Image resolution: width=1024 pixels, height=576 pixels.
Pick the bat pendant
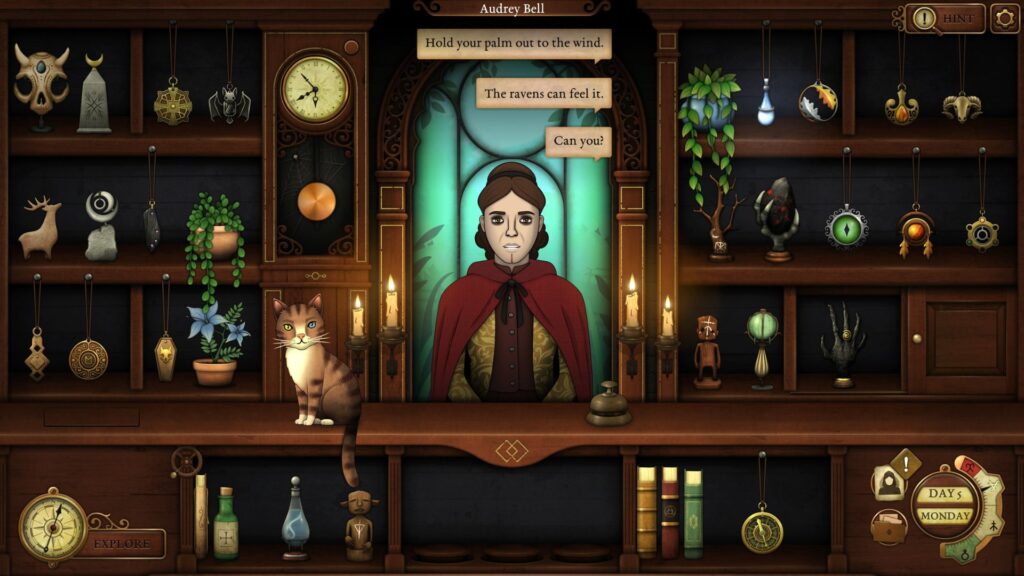pyautogui.click(x=229, y=102)
